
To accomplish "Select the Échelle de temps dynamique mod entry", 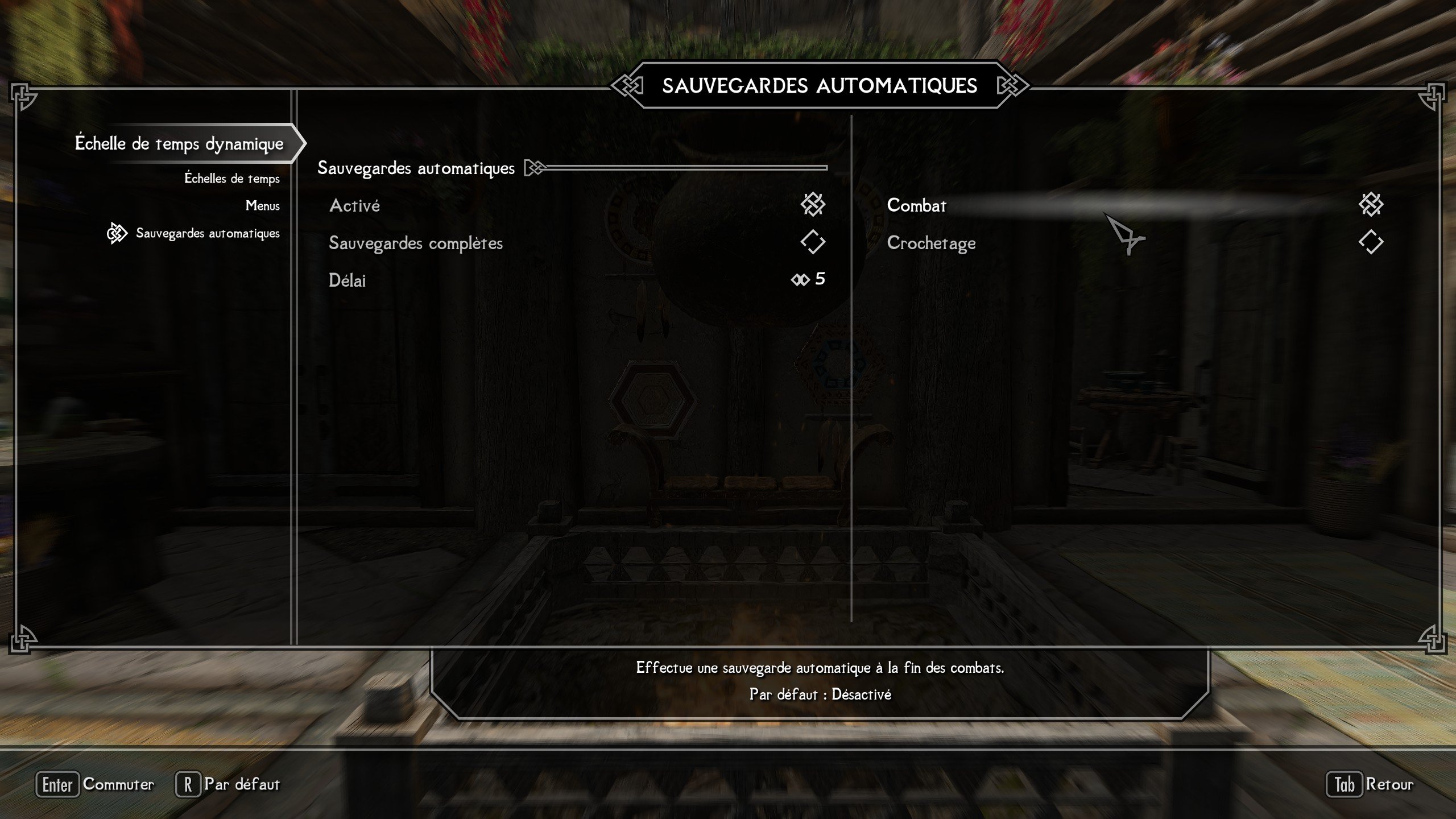I will coord(179,143).
